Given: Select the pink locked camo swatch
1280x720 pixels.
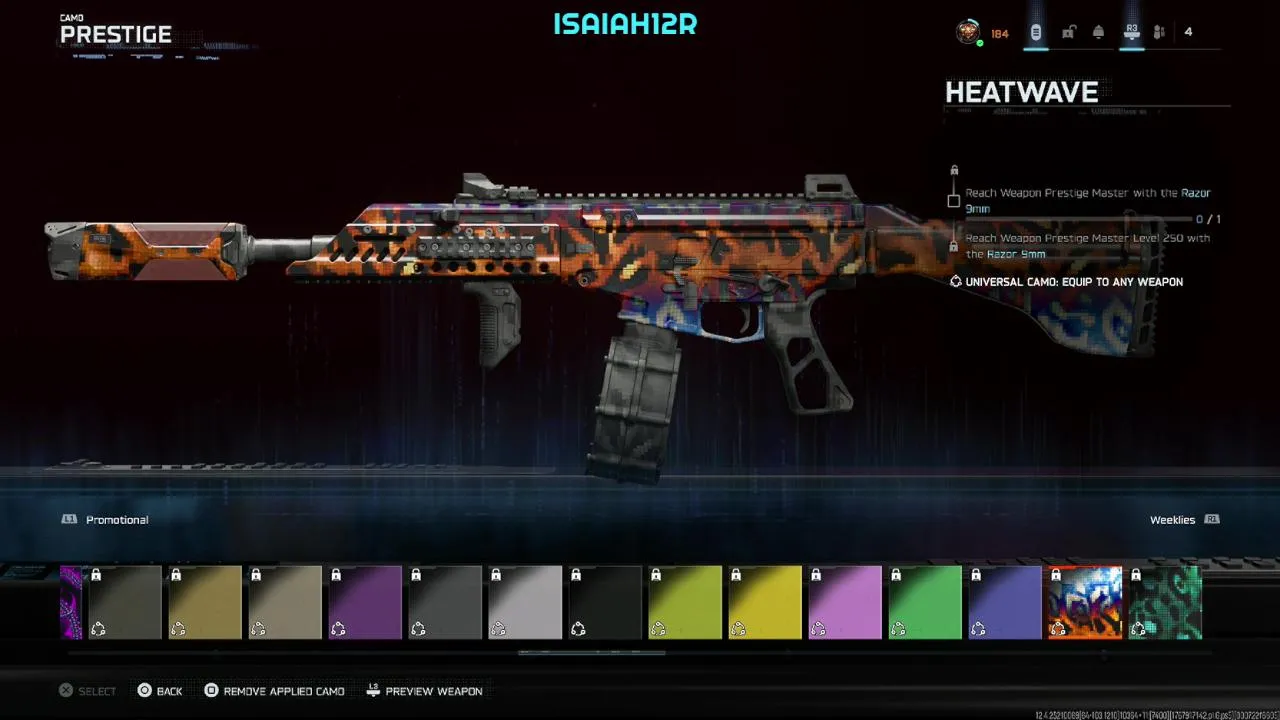Looking at the screenshot, I should tap(845, 602).
